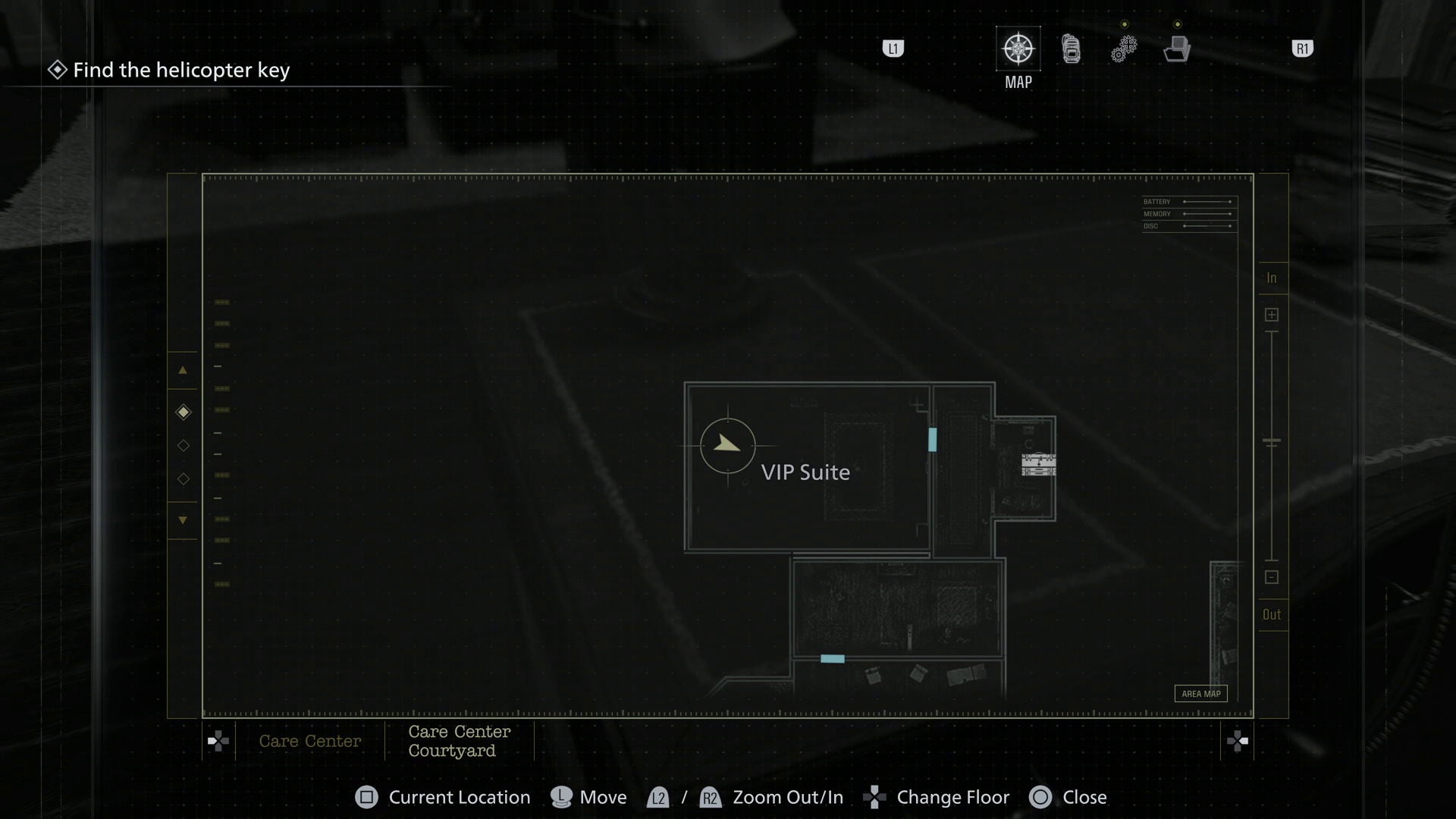Image resolution: width=1456 pixels, height=819 pixels.
Task: Click the R1 shoulder button icon
Action: [1302, 48]
